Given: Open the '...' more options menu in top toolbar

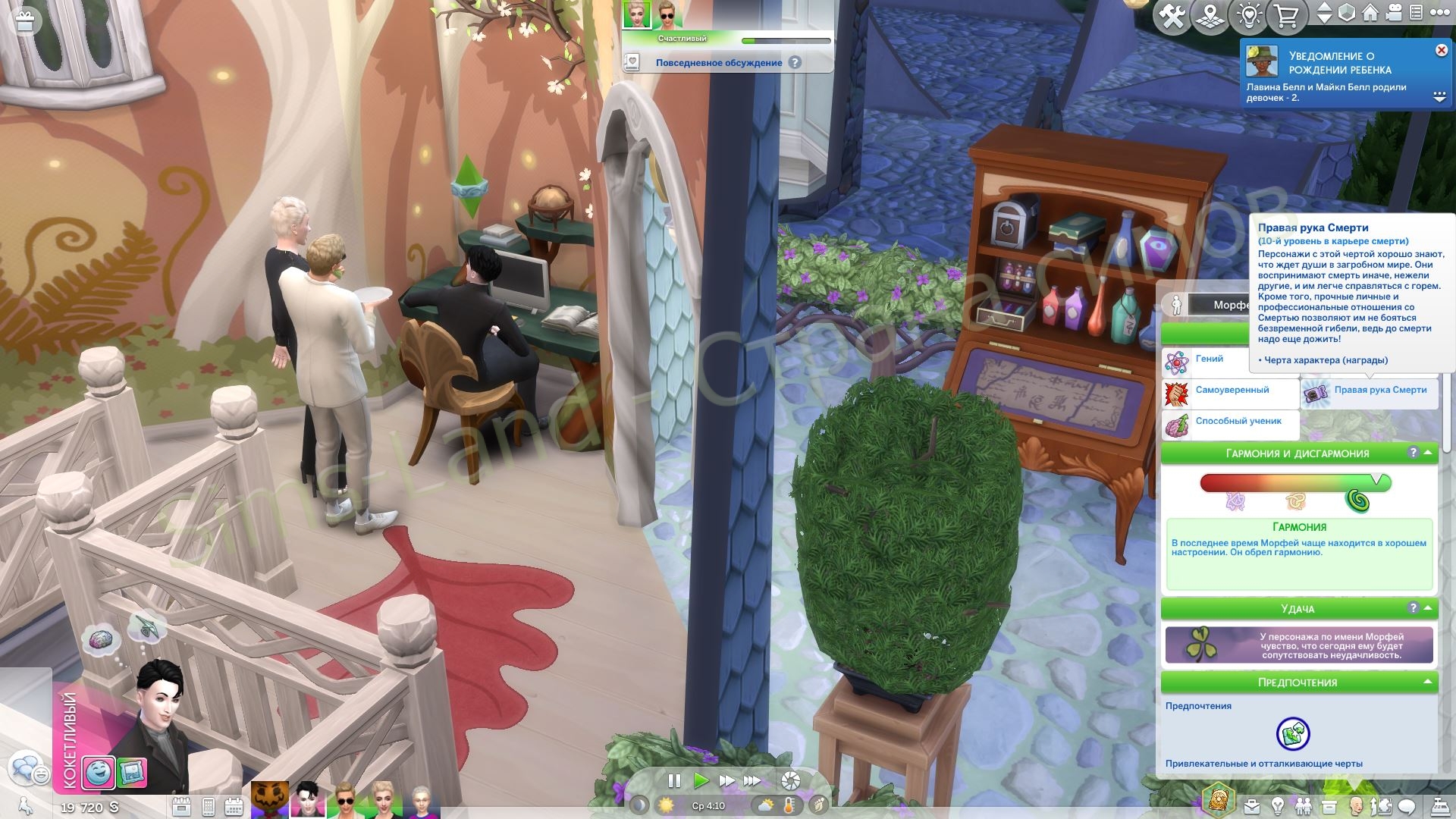Looking at the screenshot, I should coord(1440,14).
